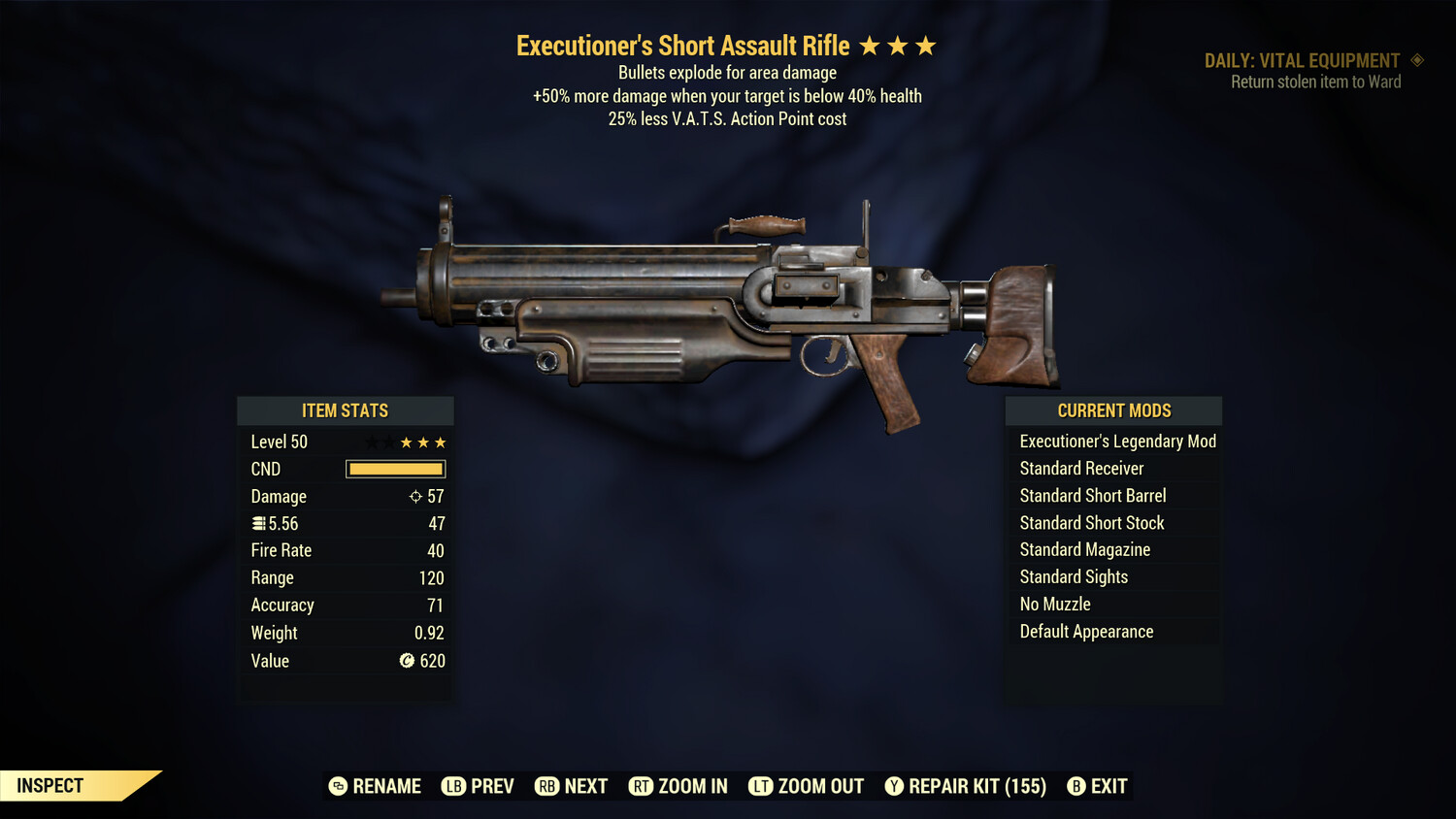Click the ITEM STATS panel header
This screenshot has height=819, width=1456.
coord(345,410)
